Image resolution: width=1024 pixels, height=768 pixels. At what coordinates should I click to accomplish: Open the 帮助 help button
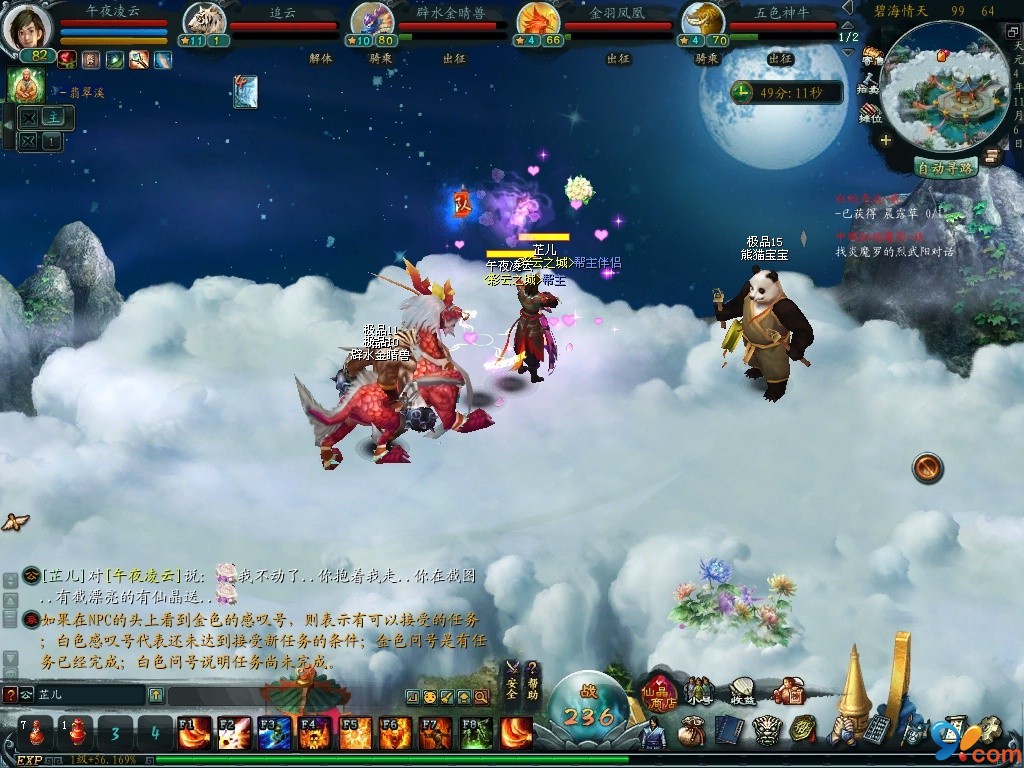[533, 682]
